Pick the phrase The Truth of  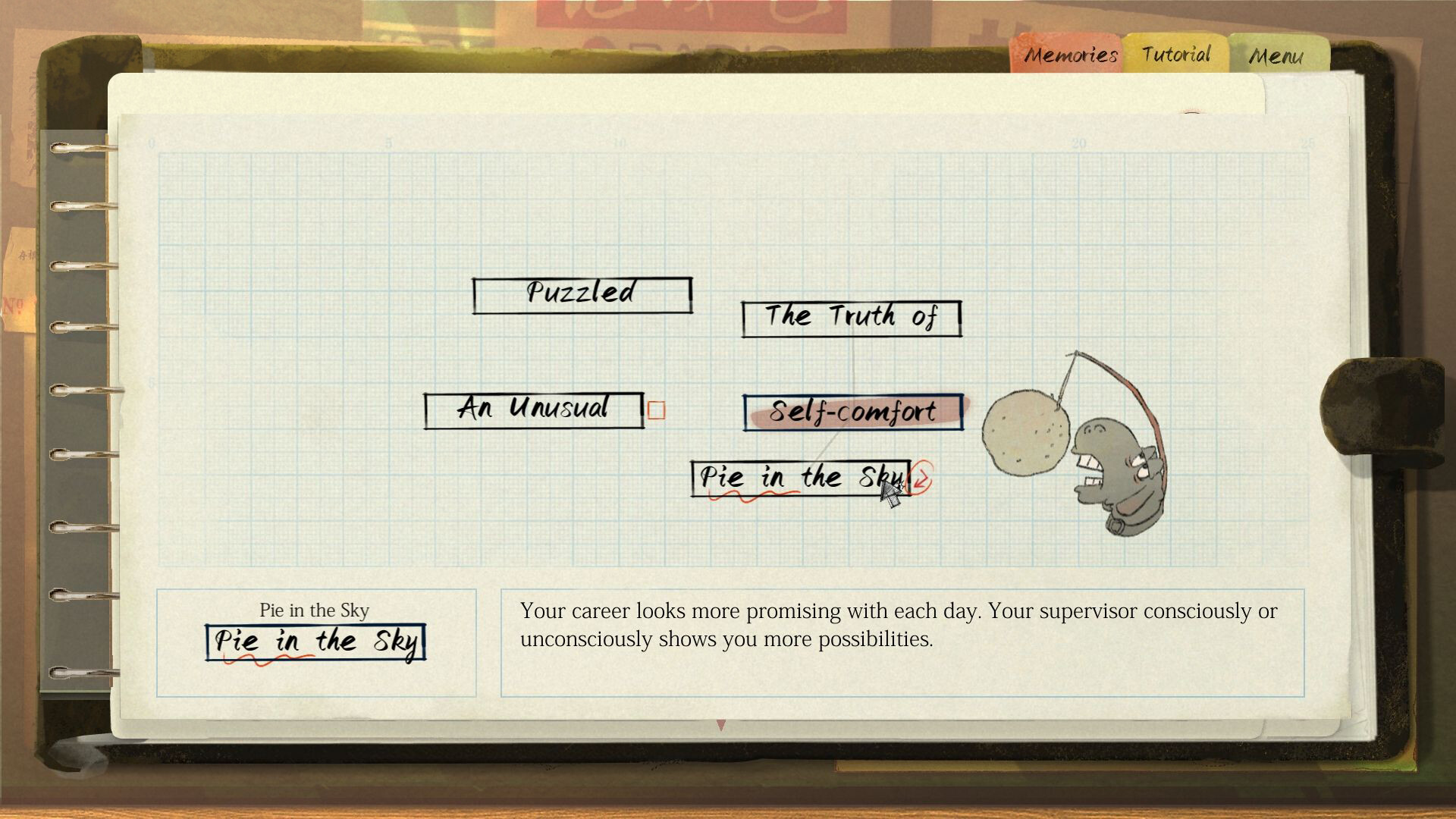pyautogui.click(x=850, y=318)
